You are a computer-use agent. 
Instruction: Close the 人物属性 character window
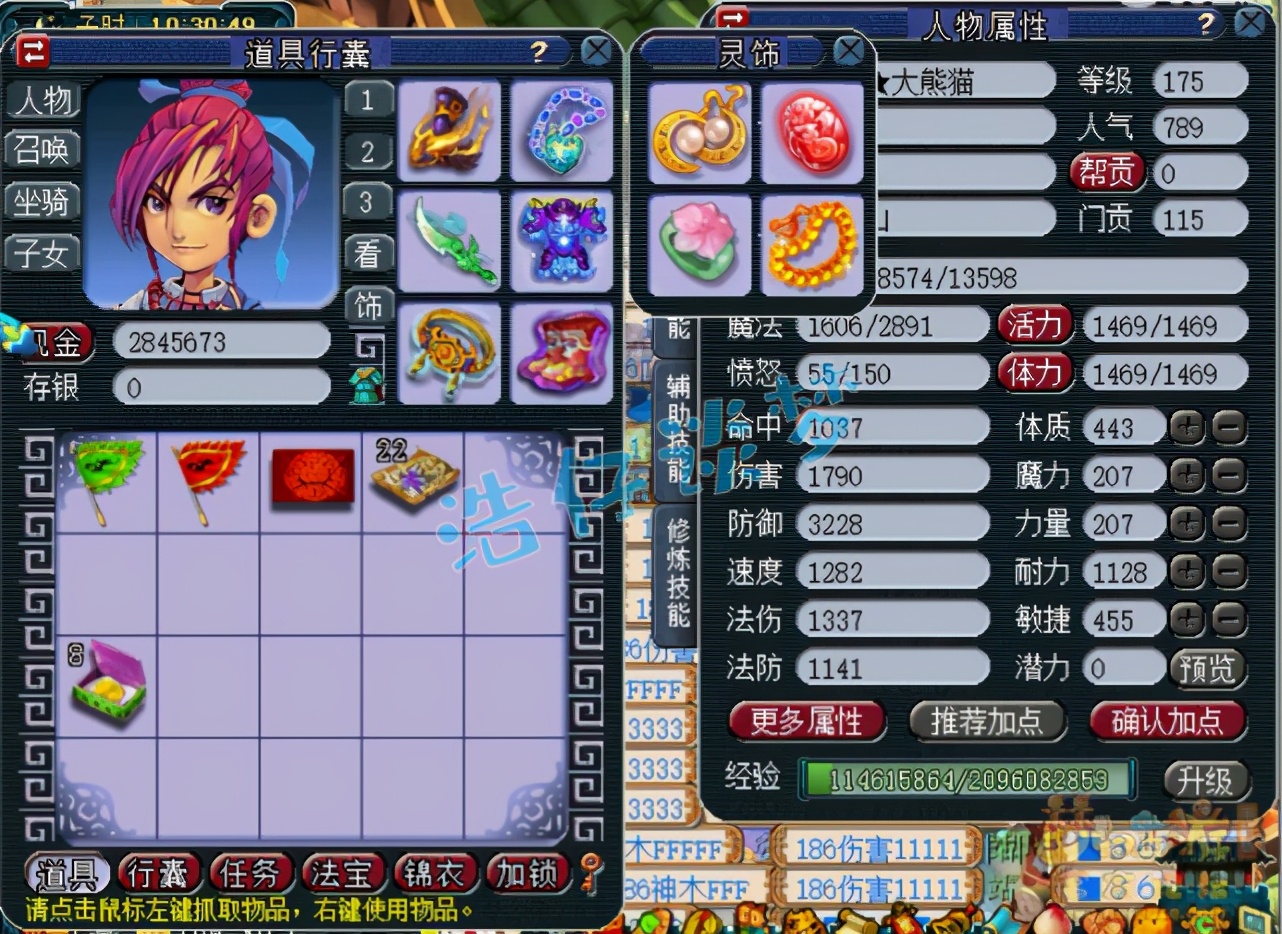point(1250,22)
